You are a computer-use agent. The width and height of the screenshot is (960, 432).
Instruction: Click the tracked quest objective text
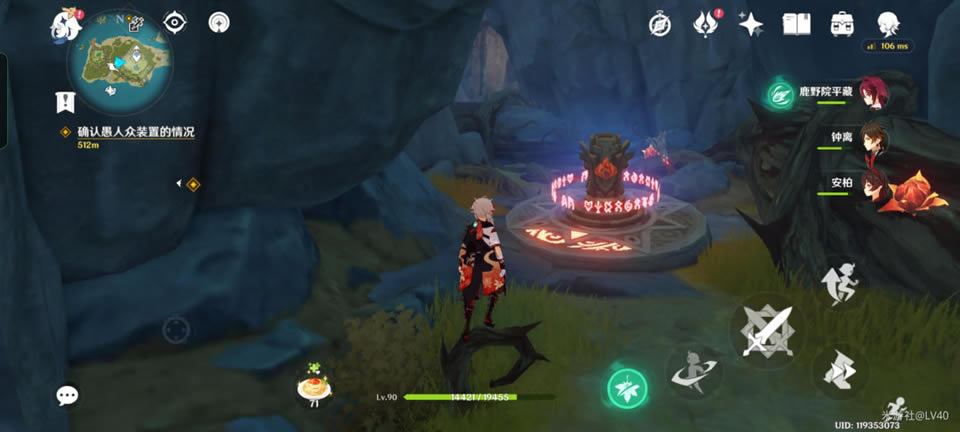coord(135,132)
